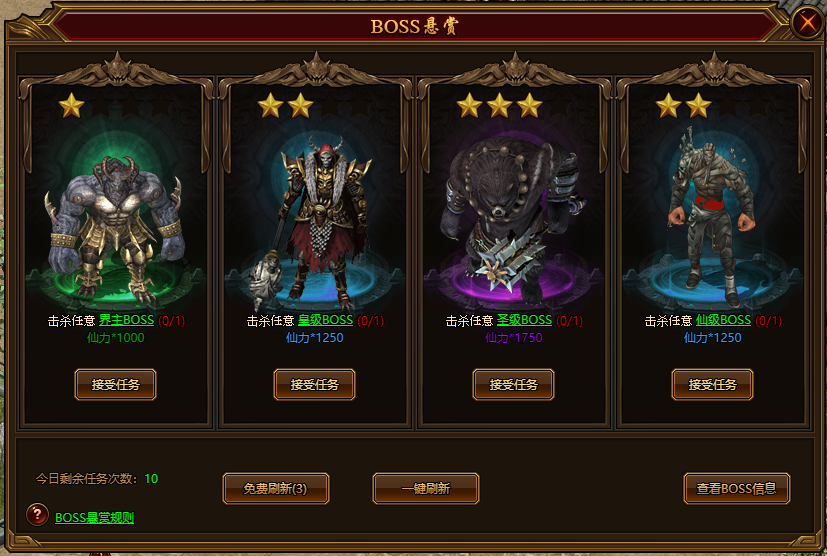
Task: Click the 一键刷新 button
Action: (425, 489)
